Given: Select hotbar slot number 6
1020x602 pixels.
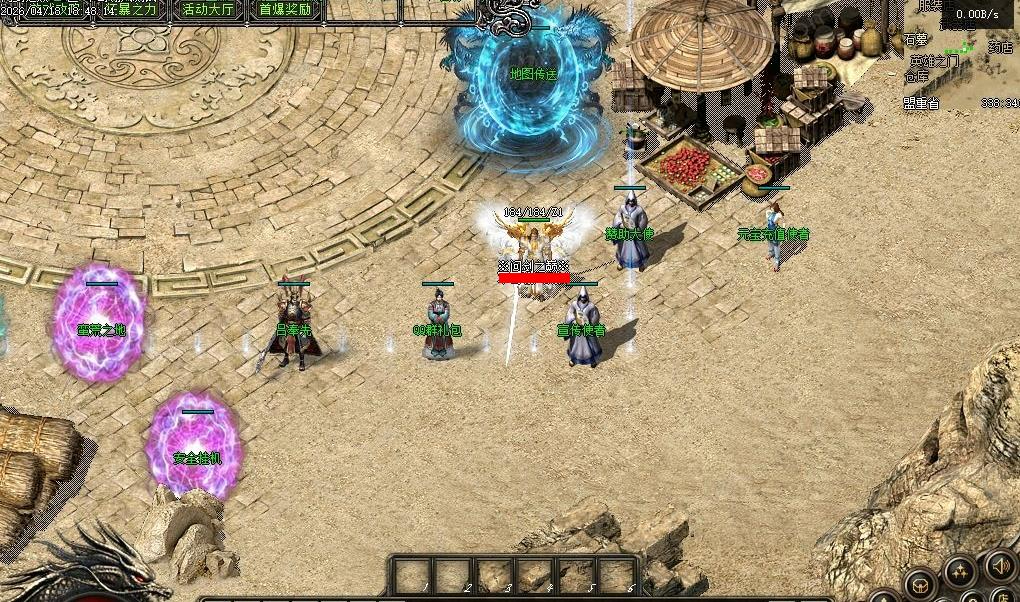Looking at the screenshot, I should [616, 577].
